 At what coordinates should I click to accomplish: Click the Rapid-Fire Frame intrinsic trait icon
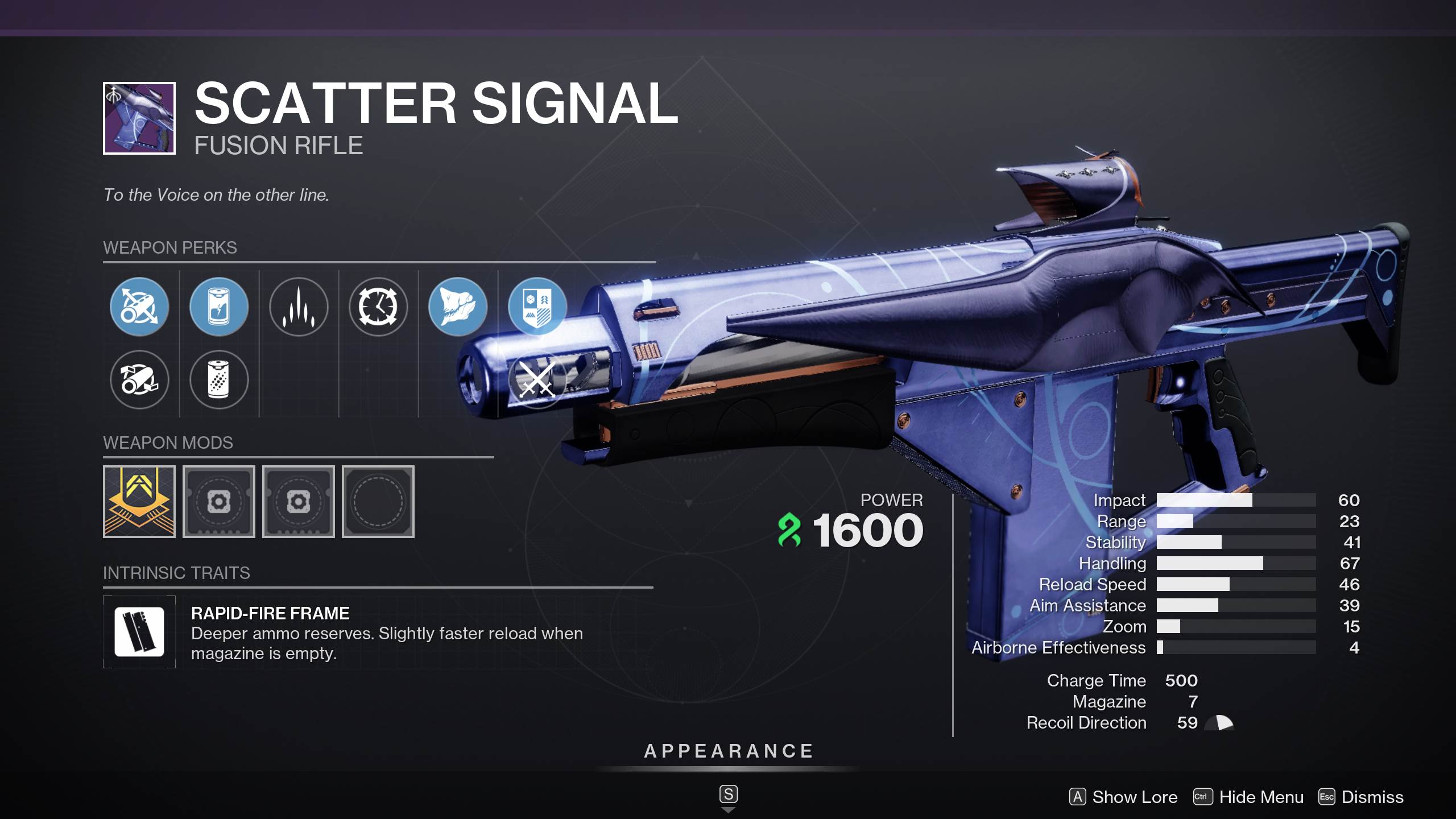(139, 632)
